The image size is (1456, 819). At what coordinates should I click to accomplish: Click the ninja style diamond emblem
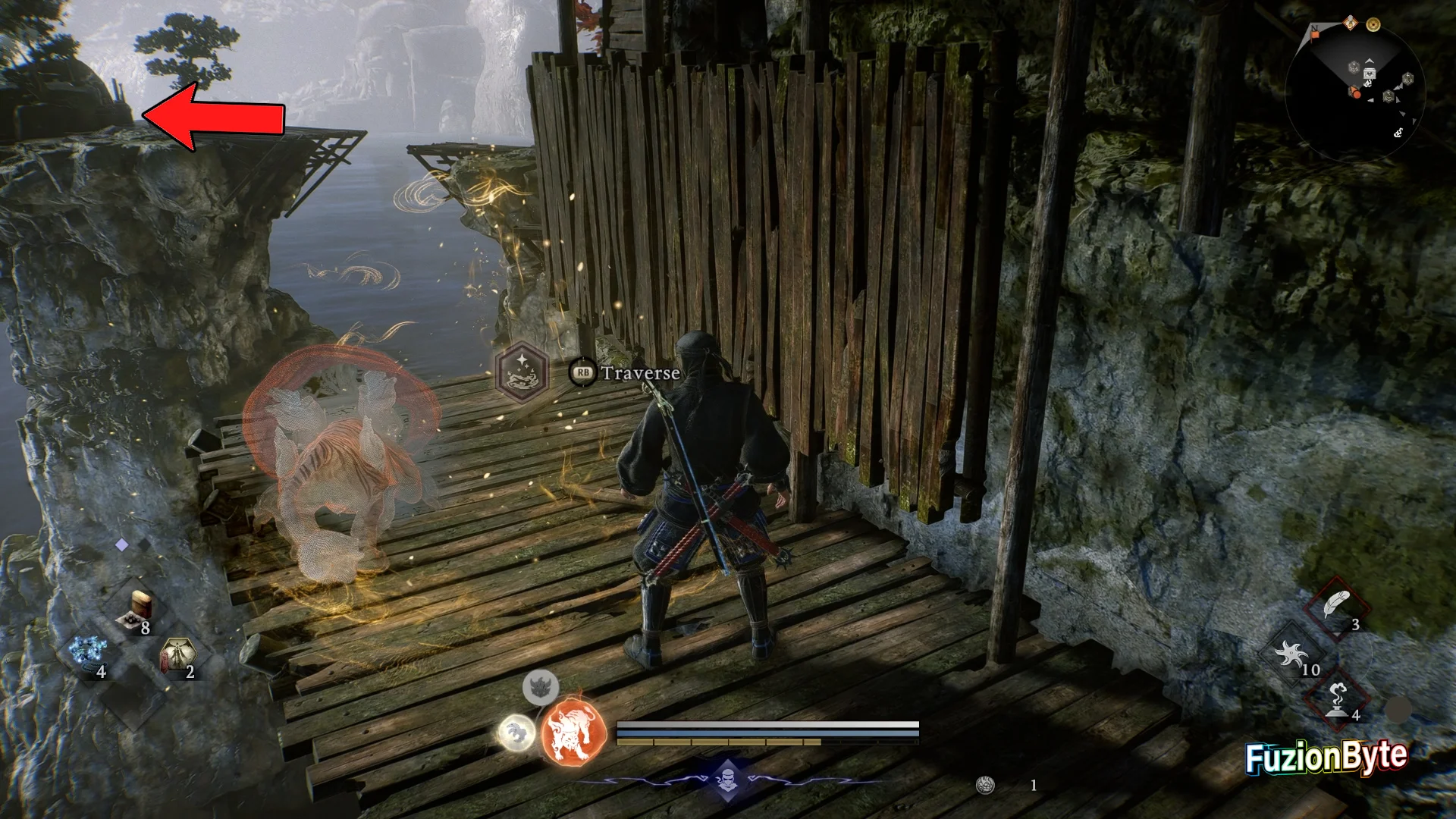[x=727, y=780]
